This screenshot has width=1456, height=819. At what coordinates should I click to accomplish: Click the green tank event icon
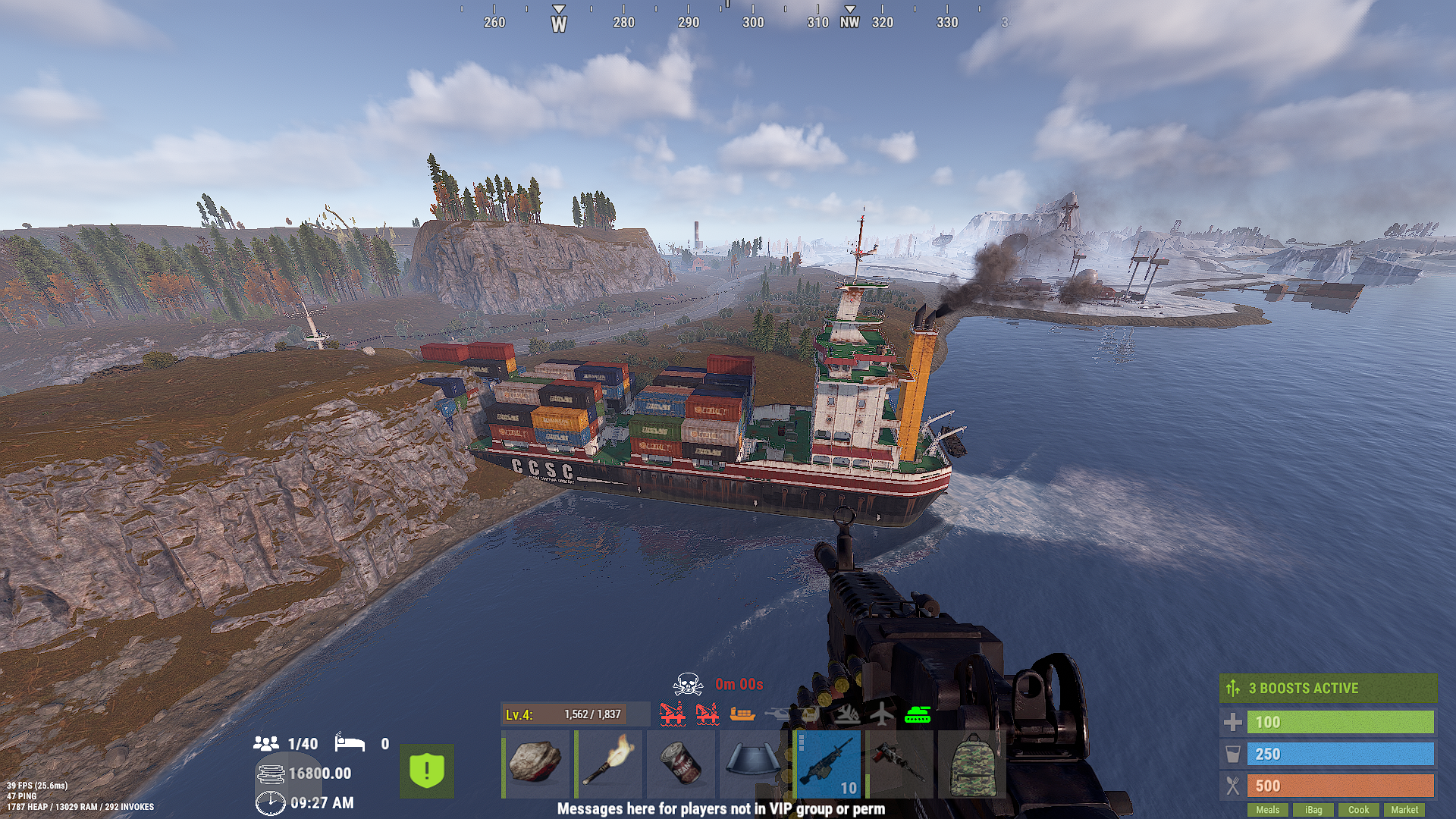coord(918,714)
